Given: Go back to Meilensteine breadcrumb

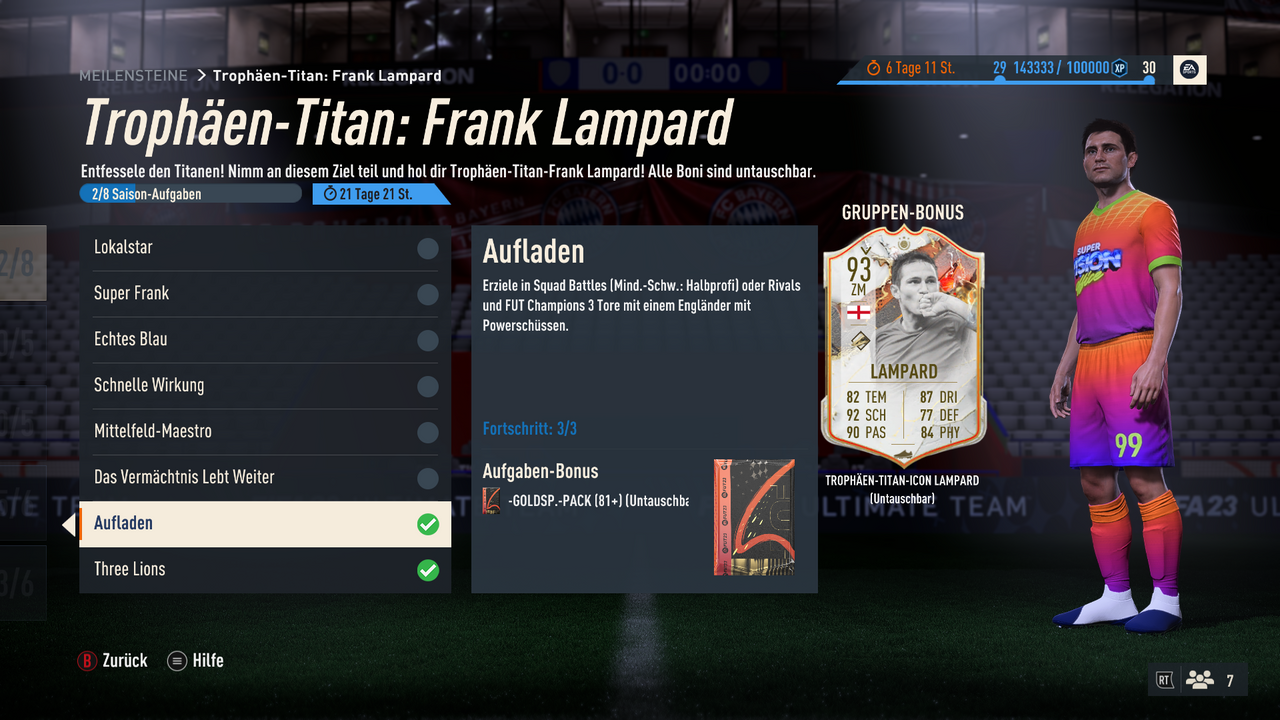Looking at the screenshot, I should (x=133, y=76).
